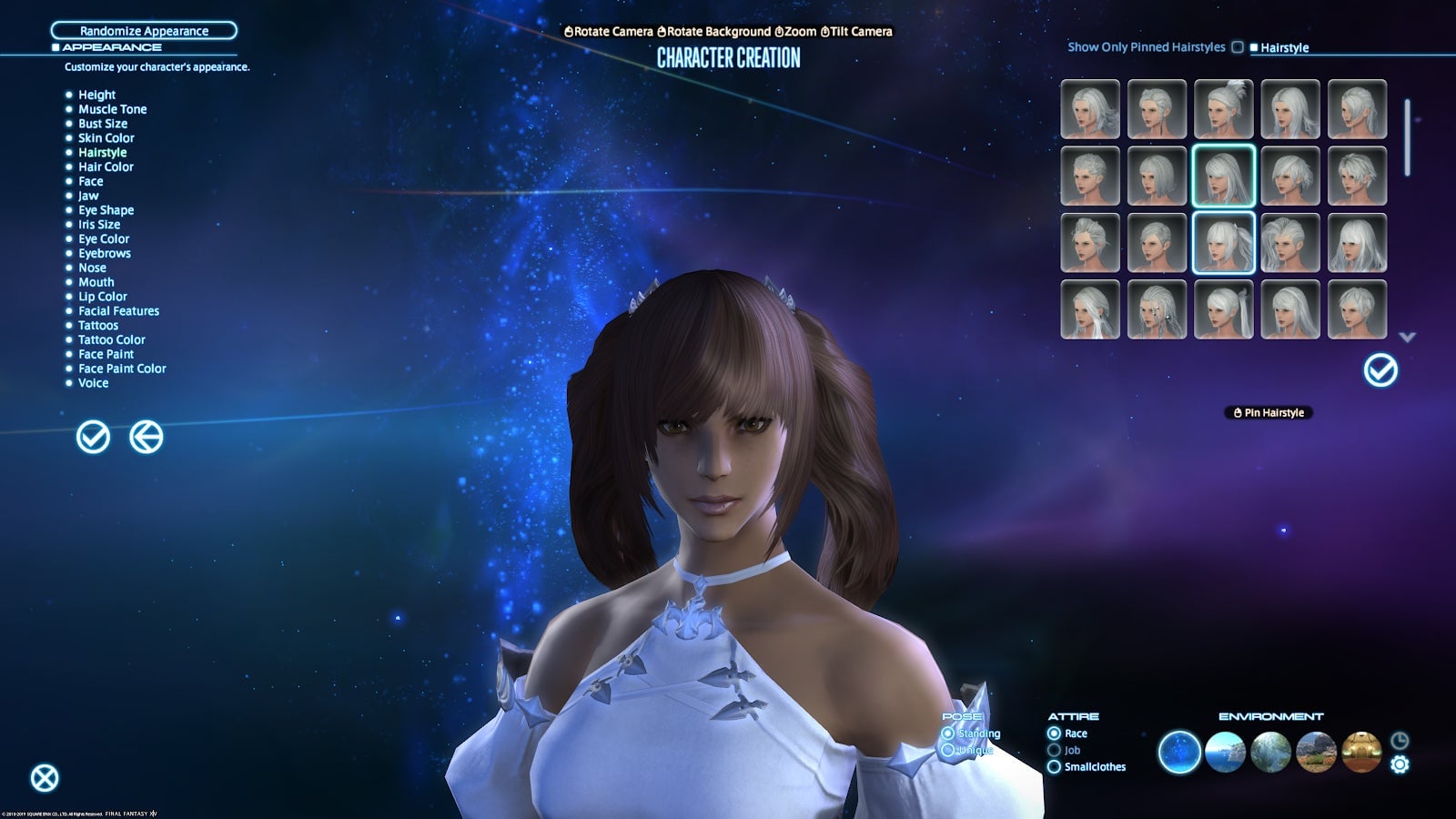Select the Unique pose option
Image resolution: width=1456 pixels, height=819 pixels.
(948, 751)
